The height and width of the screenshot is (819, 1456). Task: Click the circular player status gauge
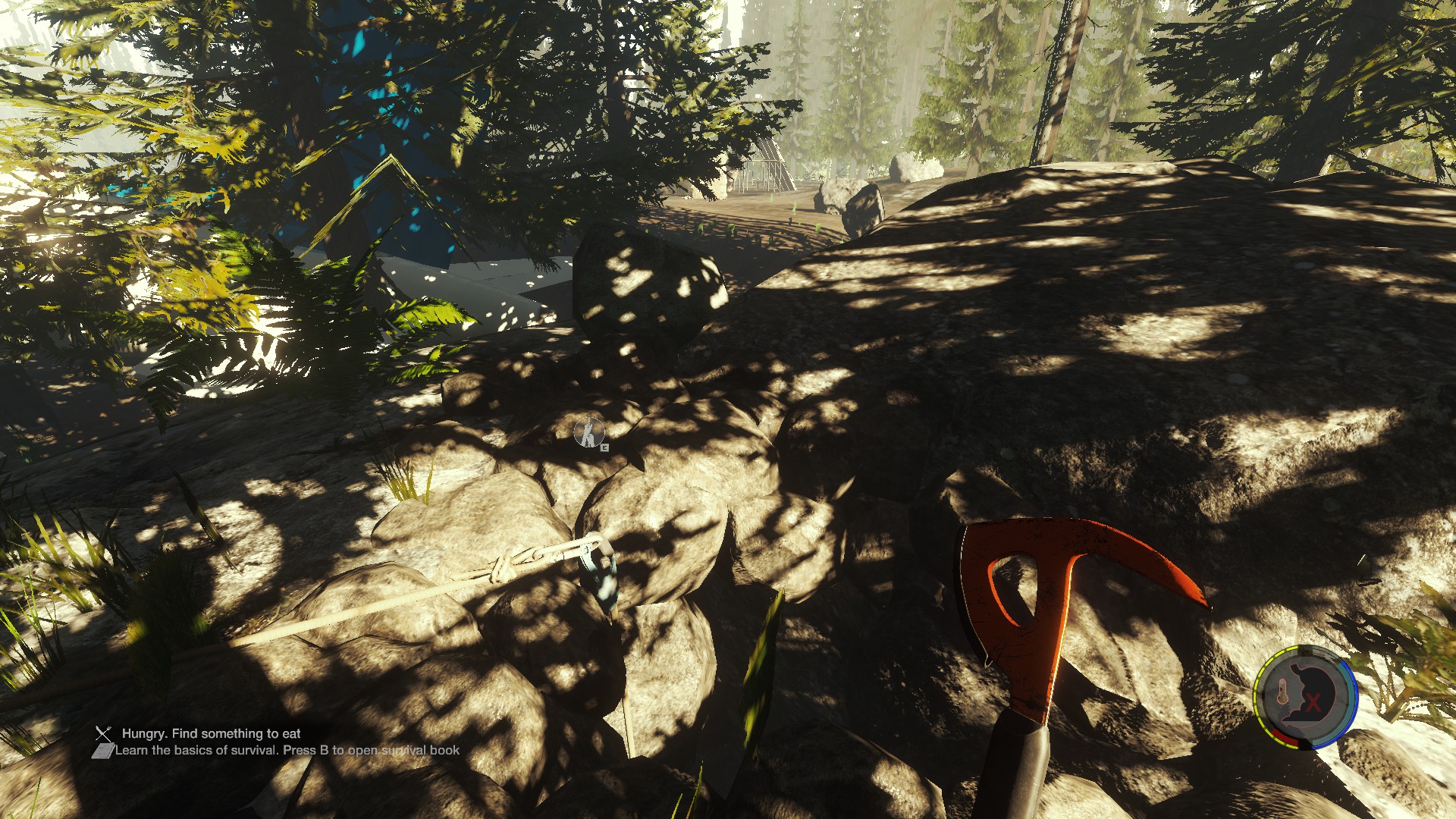coord(1304,697)
